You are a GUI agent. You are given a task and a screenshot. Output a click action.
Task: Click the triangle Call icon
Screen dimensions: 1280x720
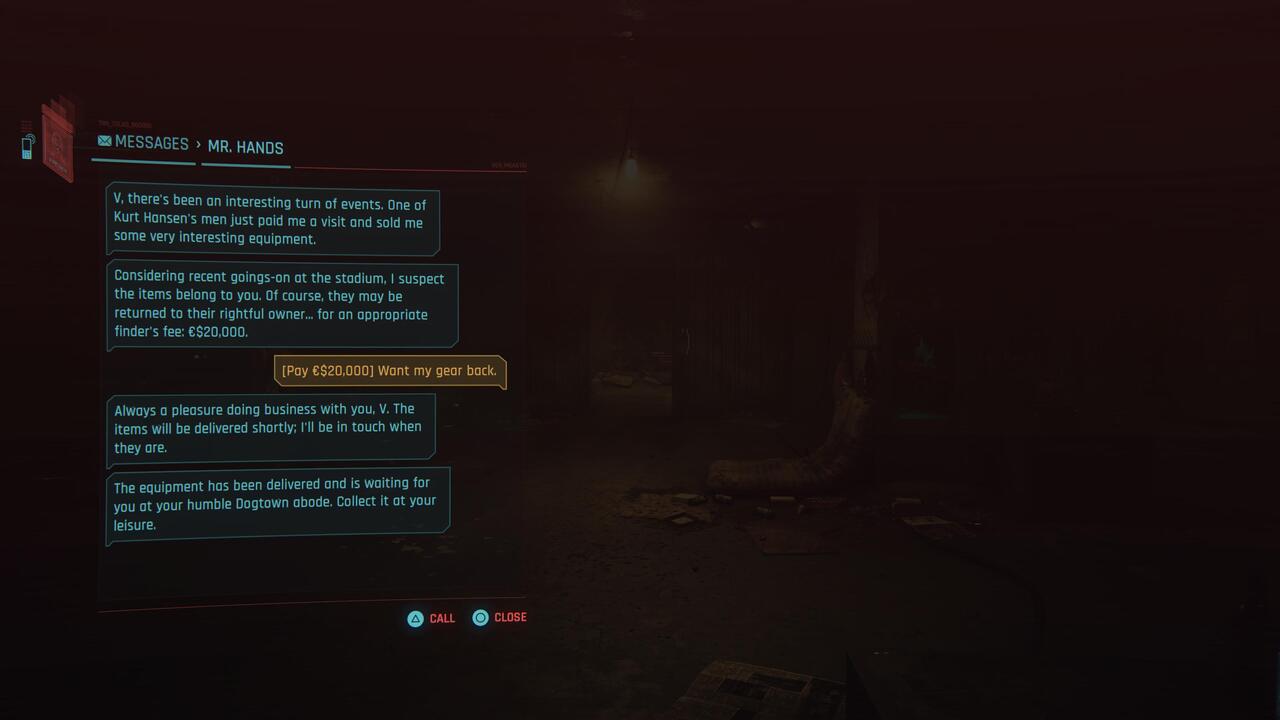point(414,618)
